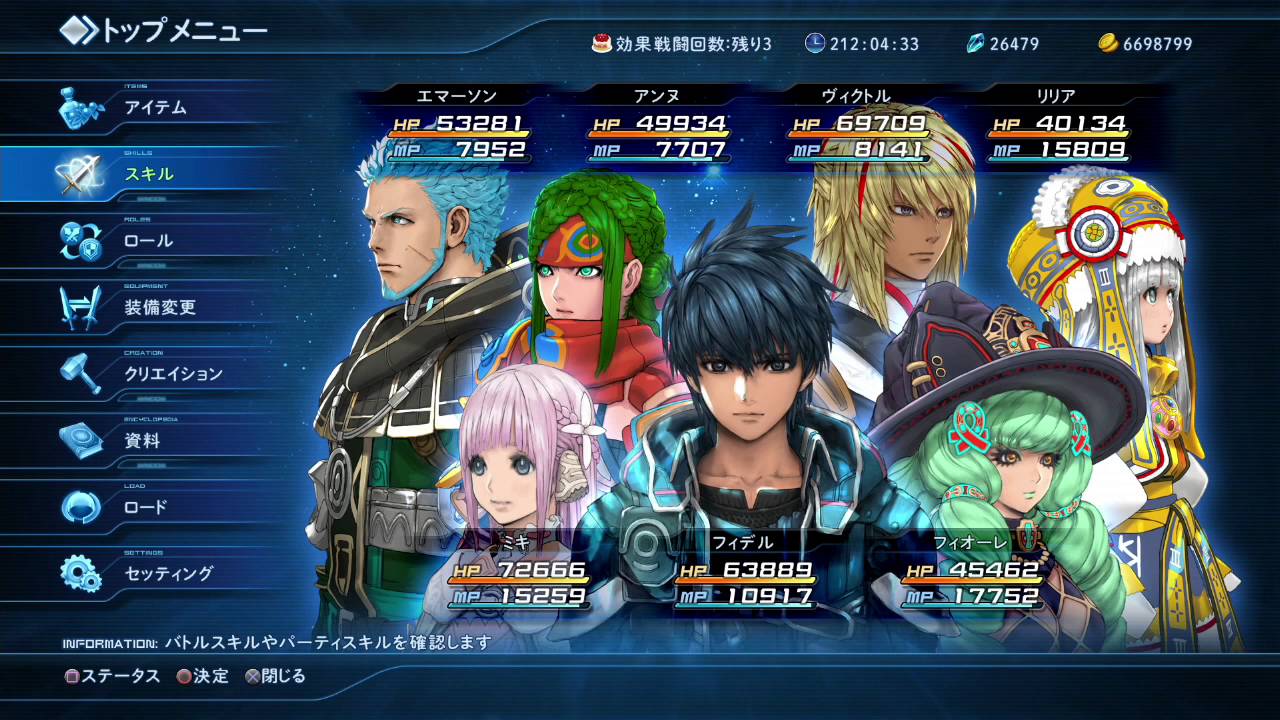Pick リリア's status panel
Viewport: 1280px width, 720px height.
[x=1056, y=125]
